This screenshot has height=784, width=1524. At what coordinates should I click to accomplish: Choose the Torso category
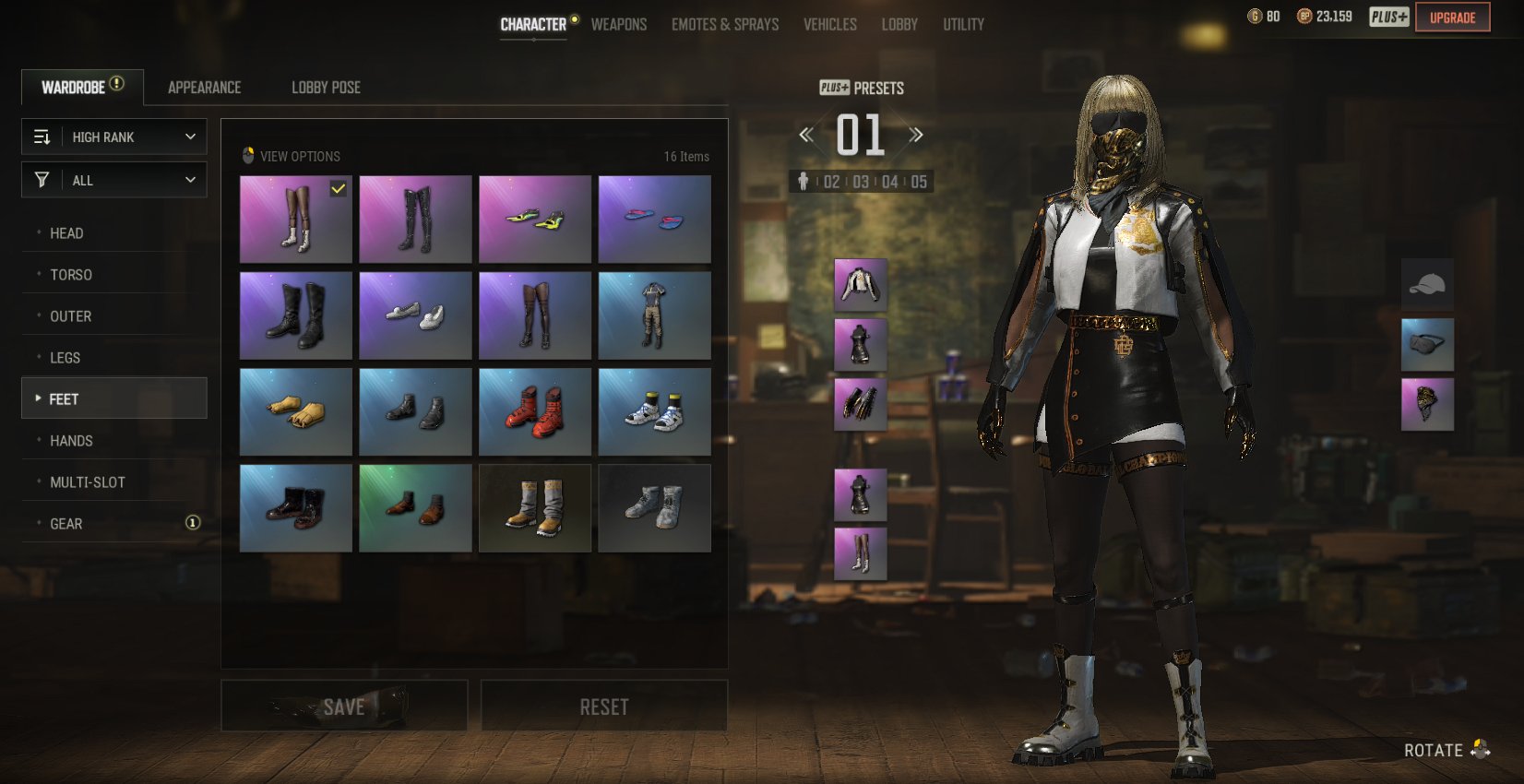click(71, 275)
